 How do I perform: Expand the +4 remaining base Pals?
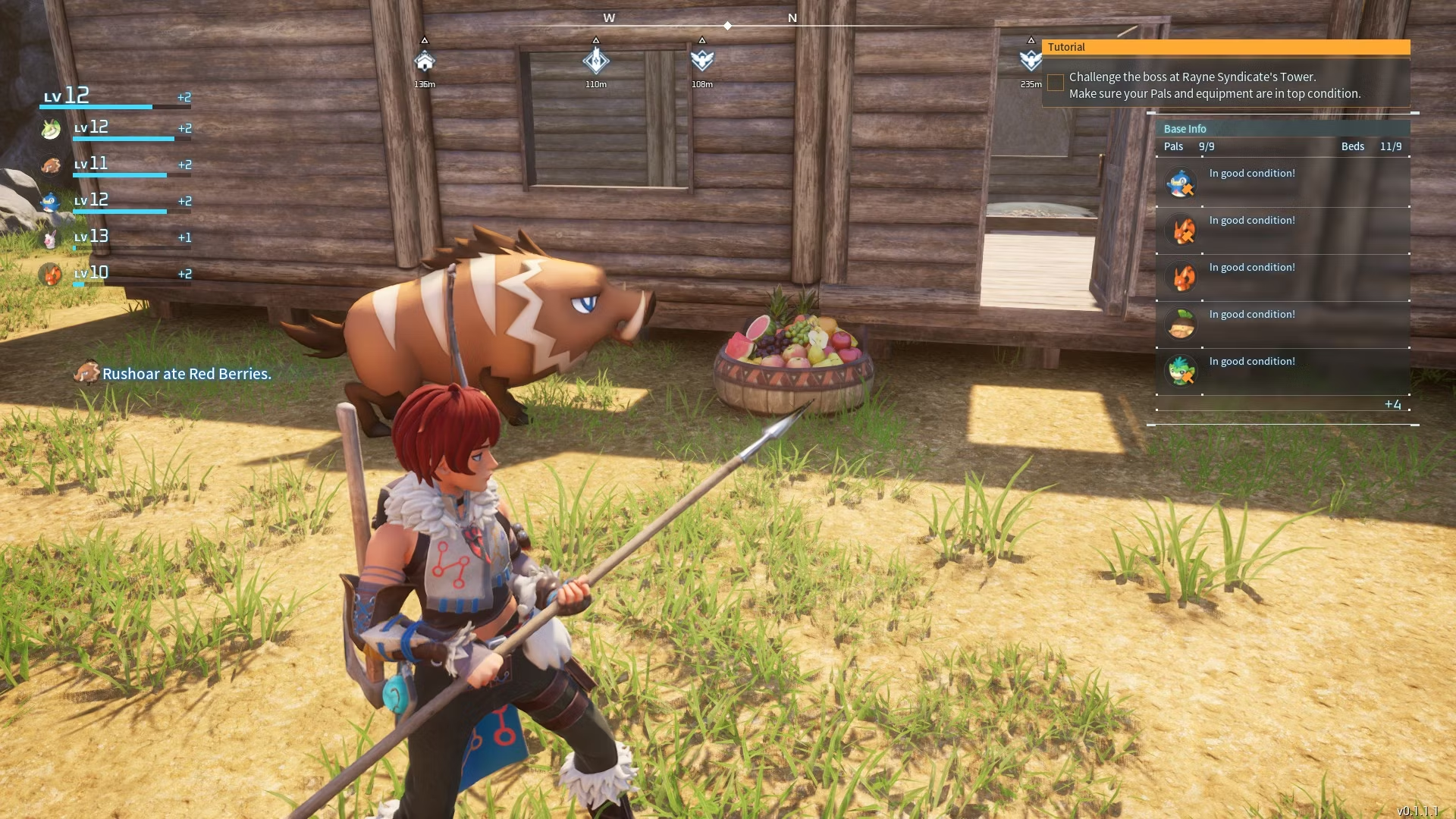(1392, 405)
